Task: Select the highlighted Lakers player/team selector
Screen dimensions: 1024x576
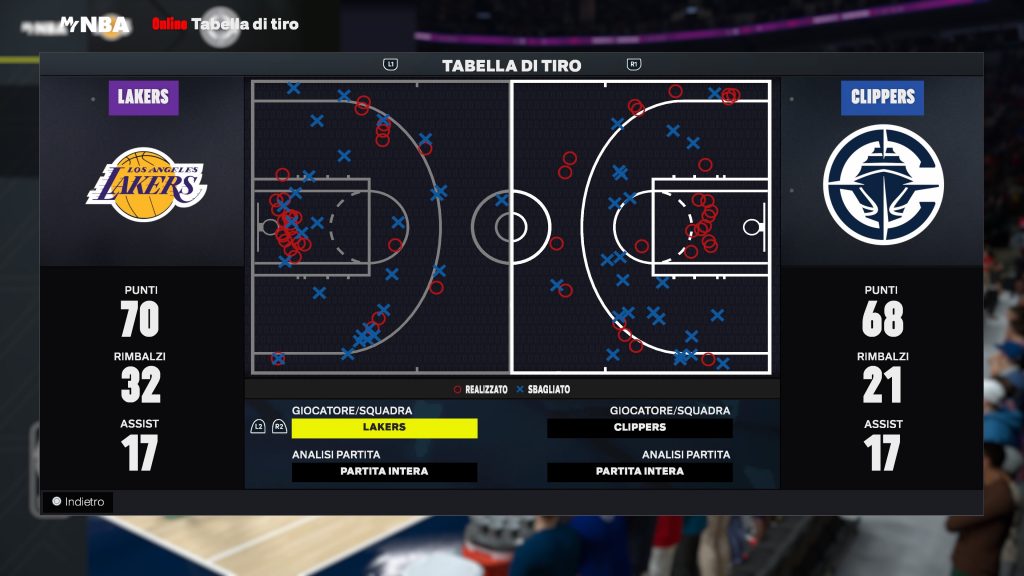Action: point(384,428)
